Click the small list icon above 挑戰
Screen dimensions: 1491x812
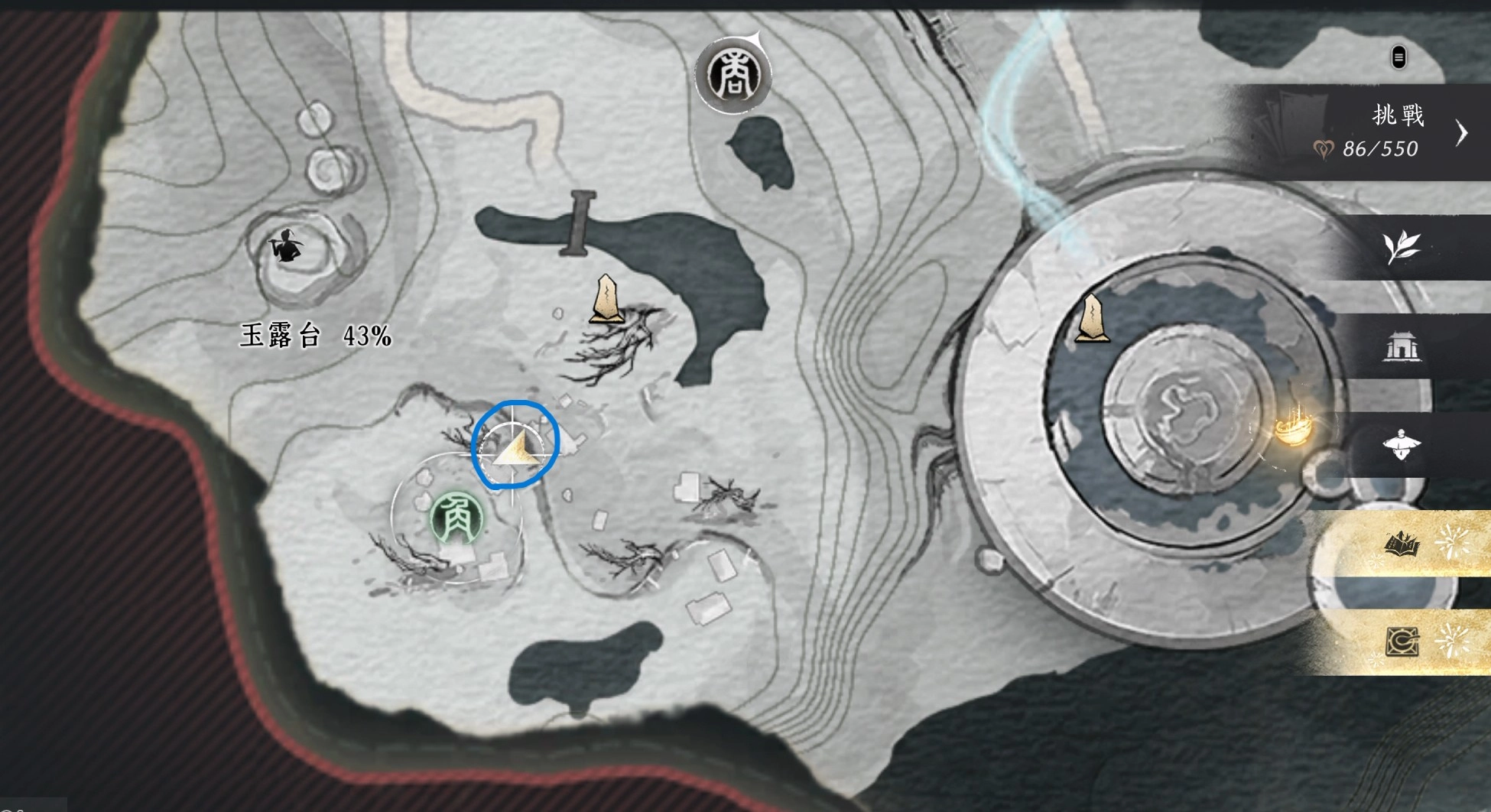1398,57
